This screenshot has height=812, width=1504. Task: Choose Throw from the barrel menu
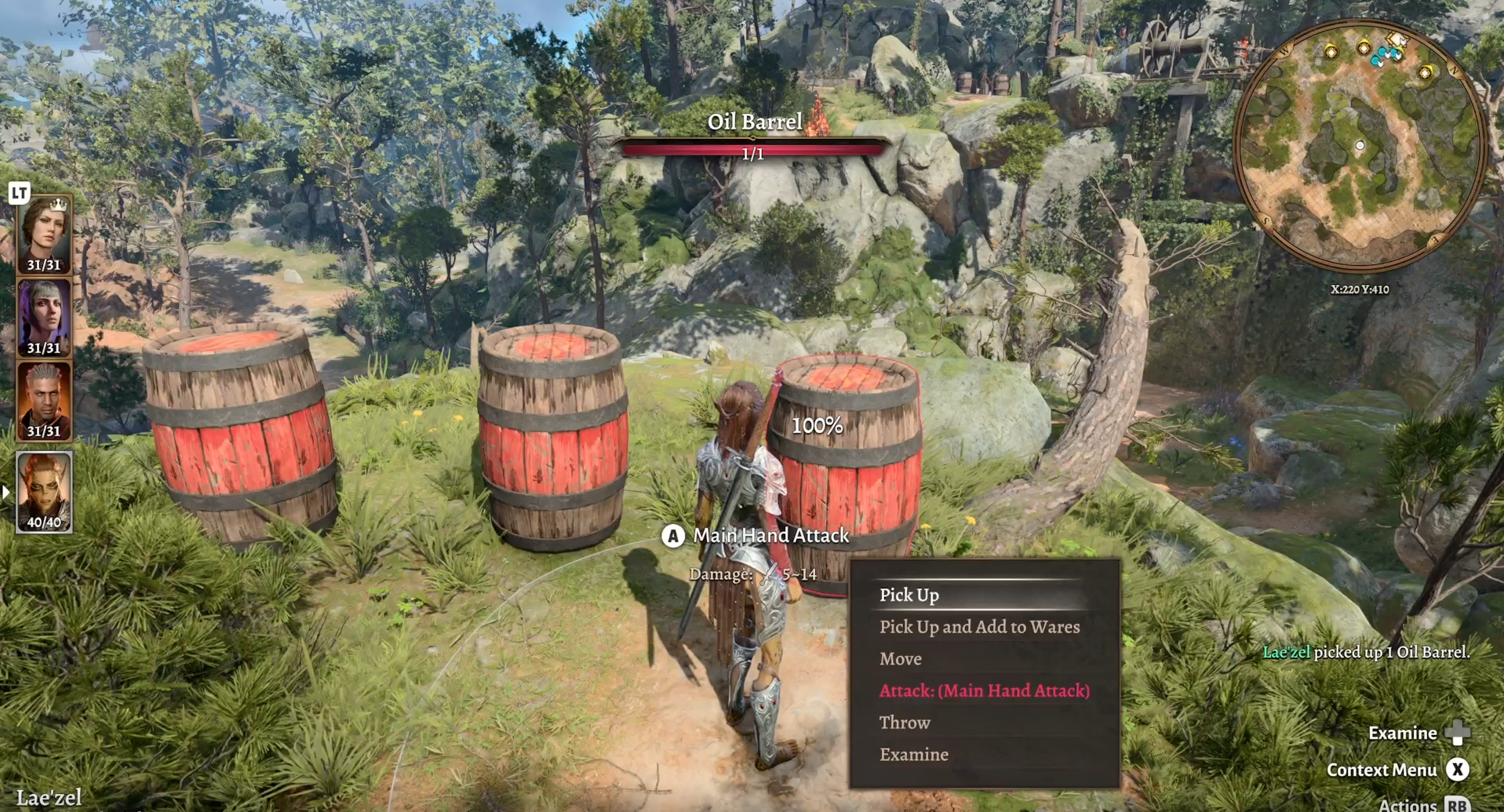click(905, 723)
